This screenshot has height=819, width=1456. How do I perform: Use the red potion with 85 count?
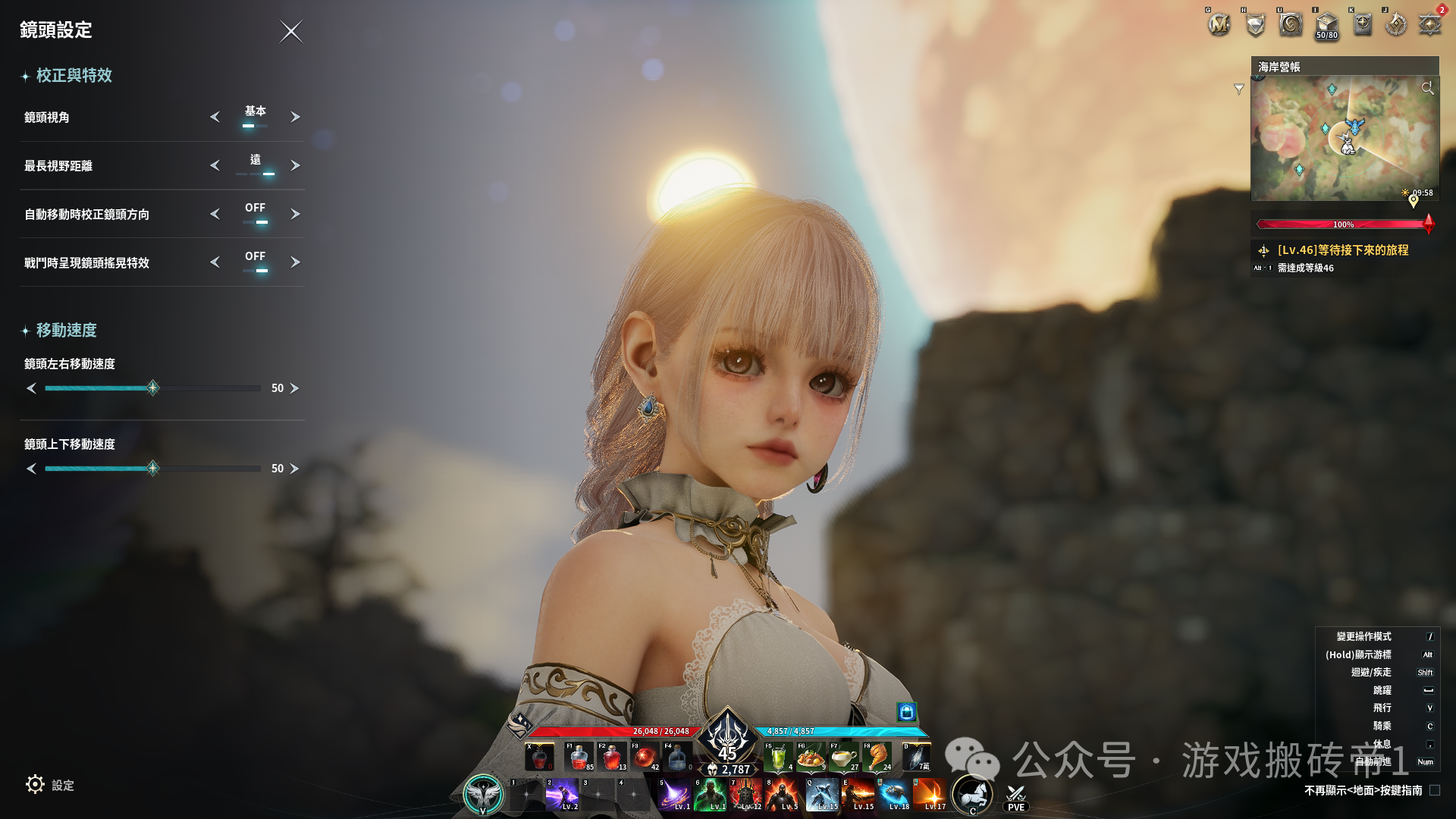[579, 757]
